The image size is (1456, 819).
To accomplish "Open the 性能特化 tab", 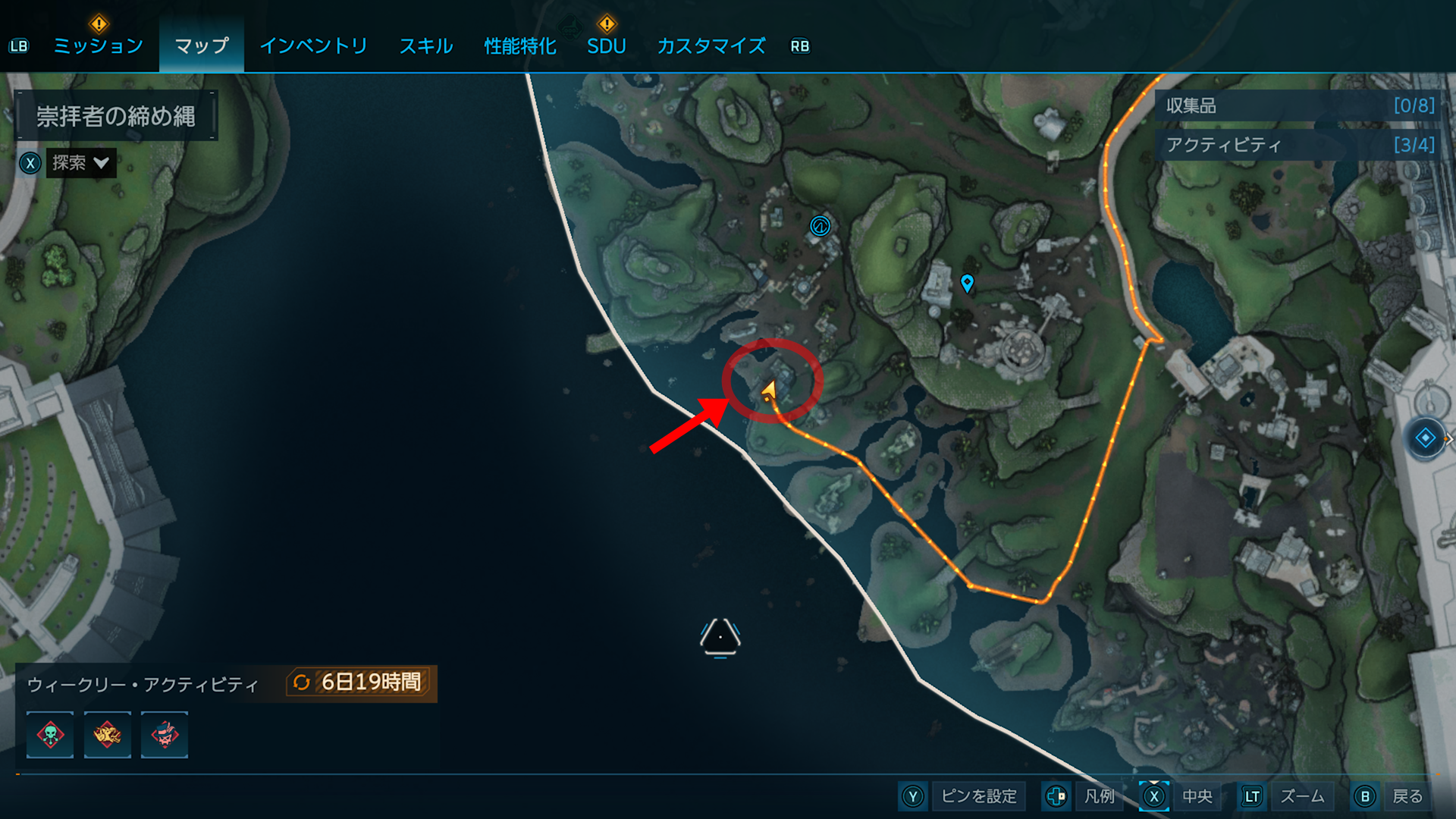I will tap(520, 46).
